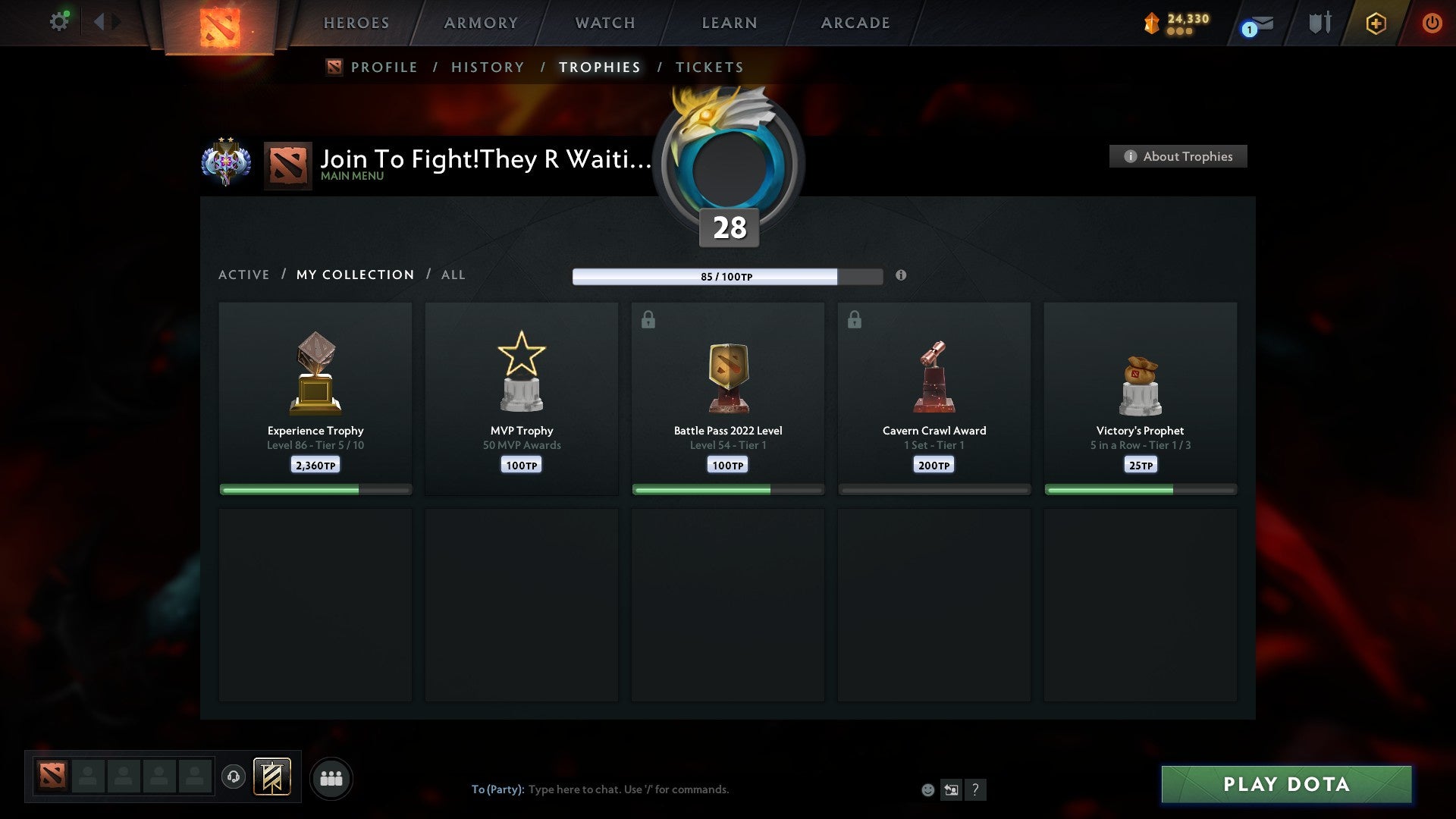
Task: Switch to the TICKETS tab
Action: click(709, 67)
